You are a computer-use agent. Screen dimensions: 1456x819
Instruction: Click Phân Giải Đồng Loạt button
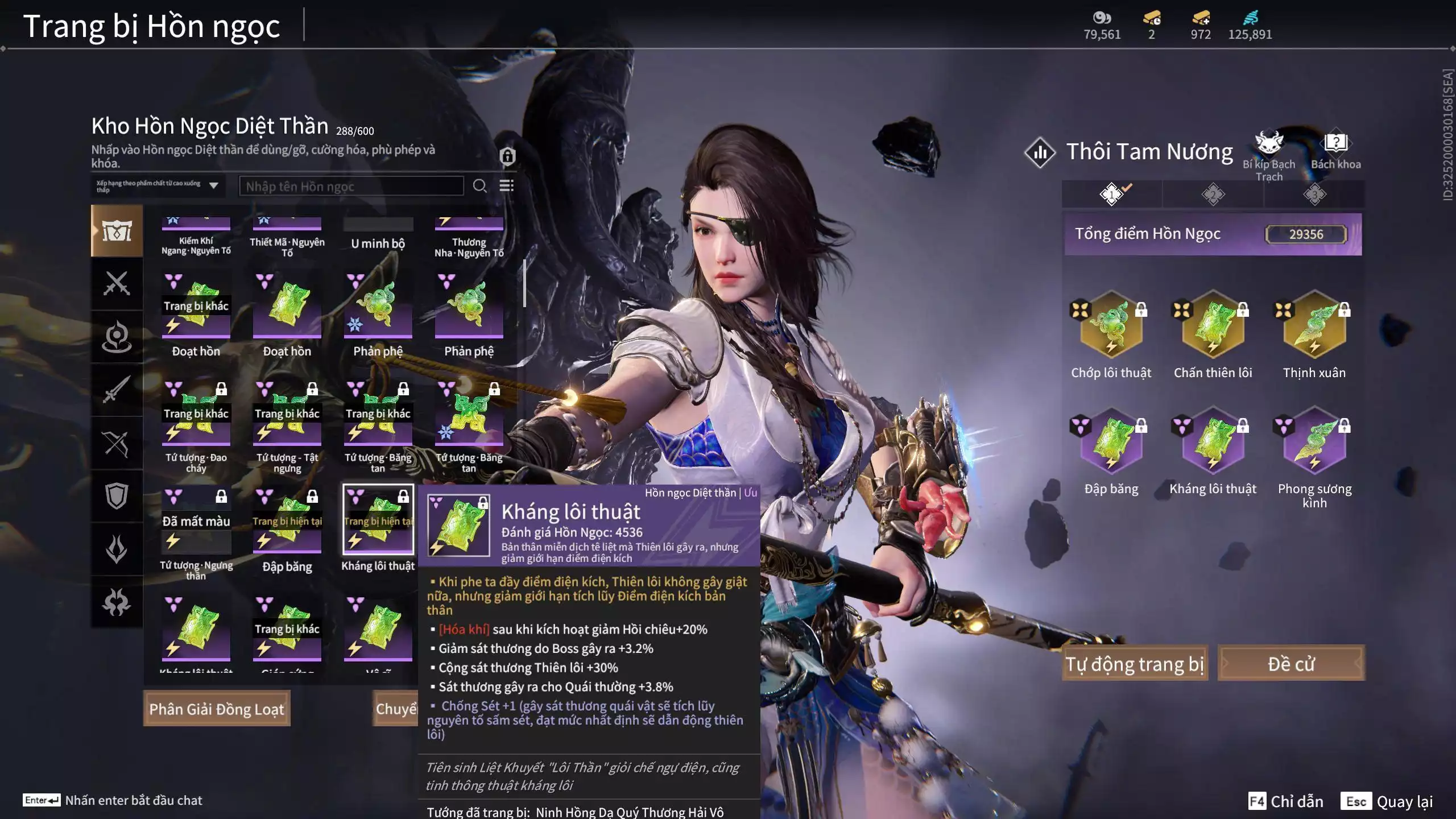pos(217,709)
